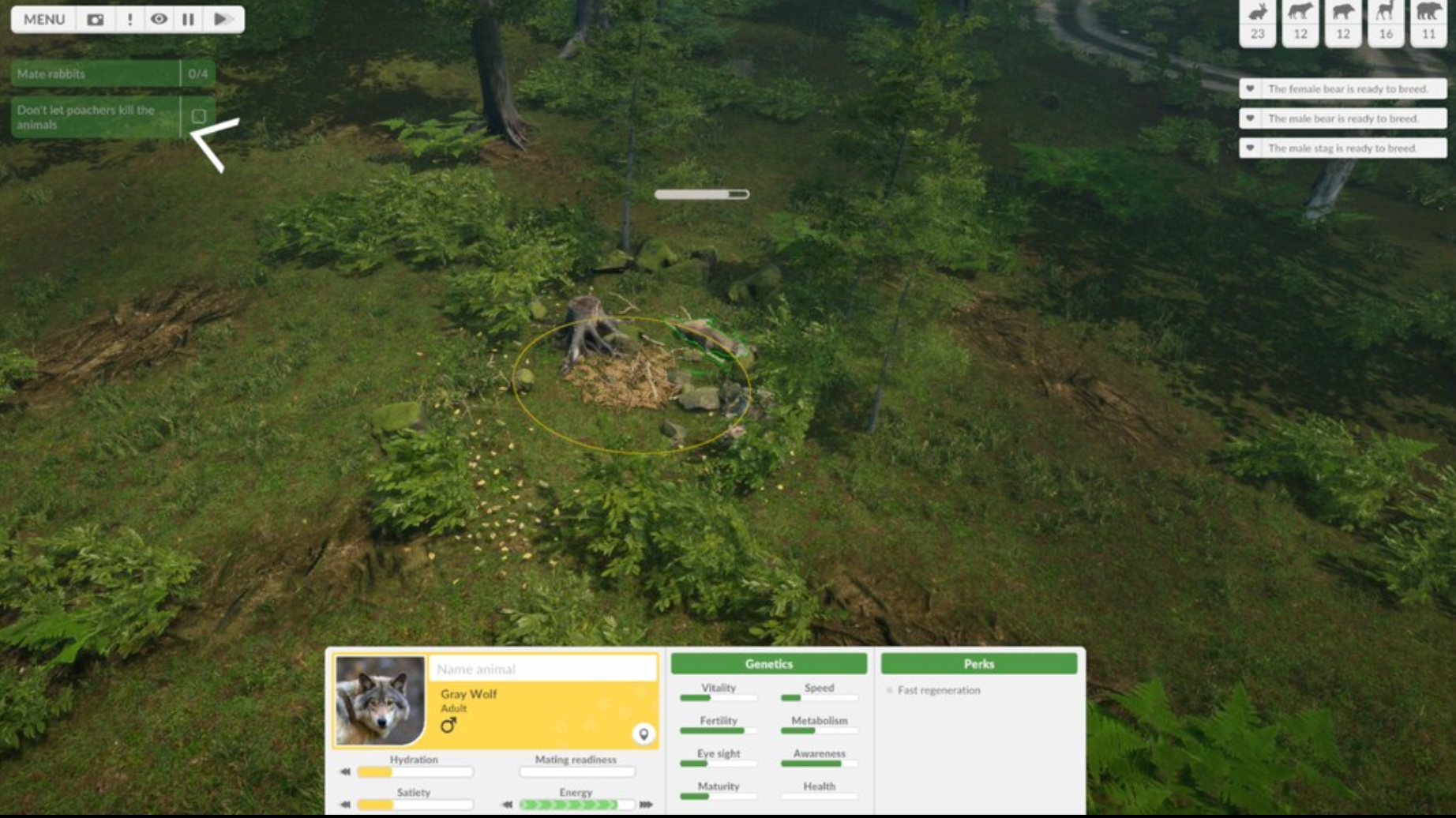Decrease Hydration with the rewind arrows
Image resolution: width=1456 pixels, height=818 pixels.
pyautogui.click(x=346, y=771)
